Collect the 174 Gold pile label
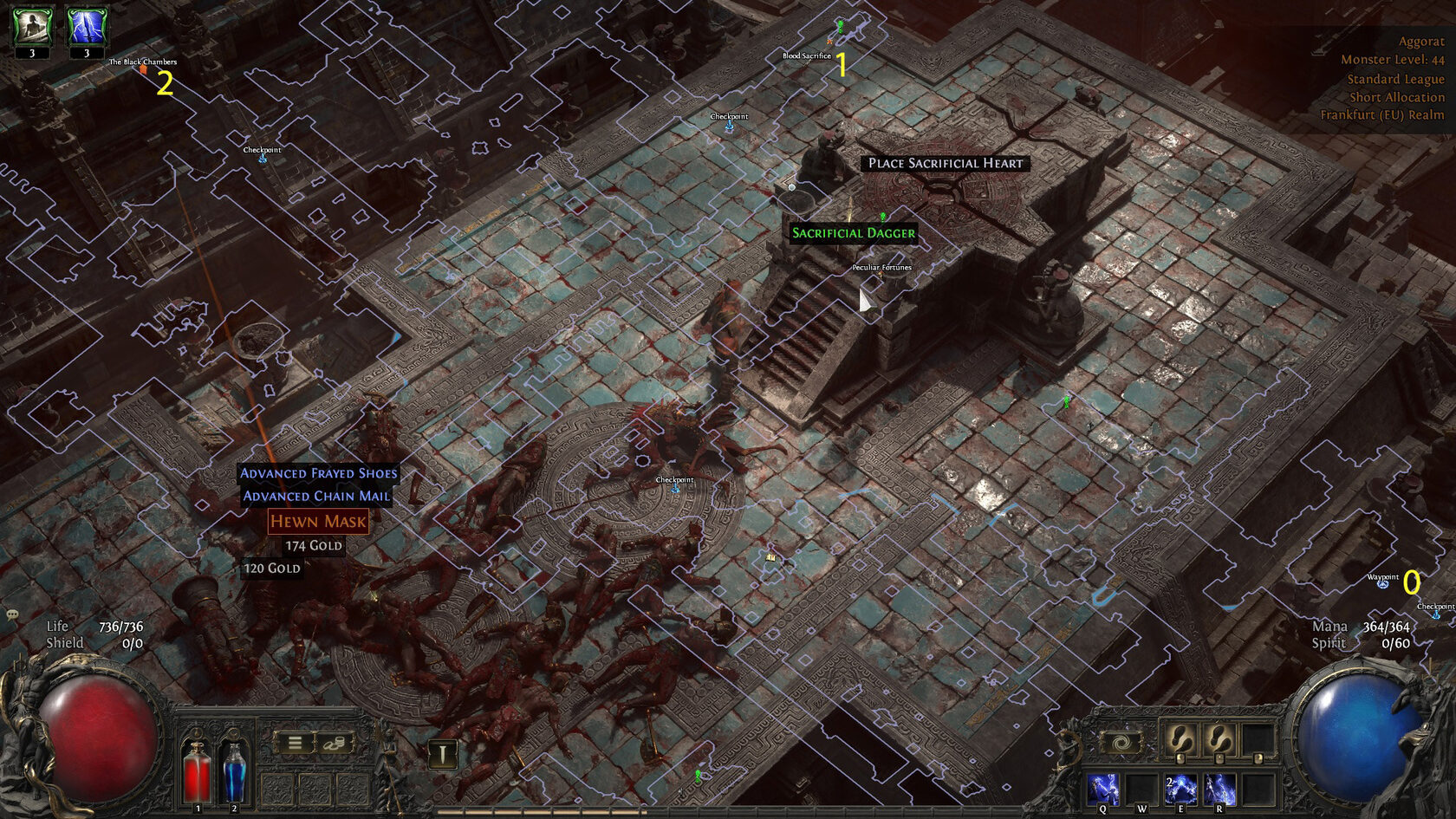This screenshot has width=1456, height=819. (314, 546)
